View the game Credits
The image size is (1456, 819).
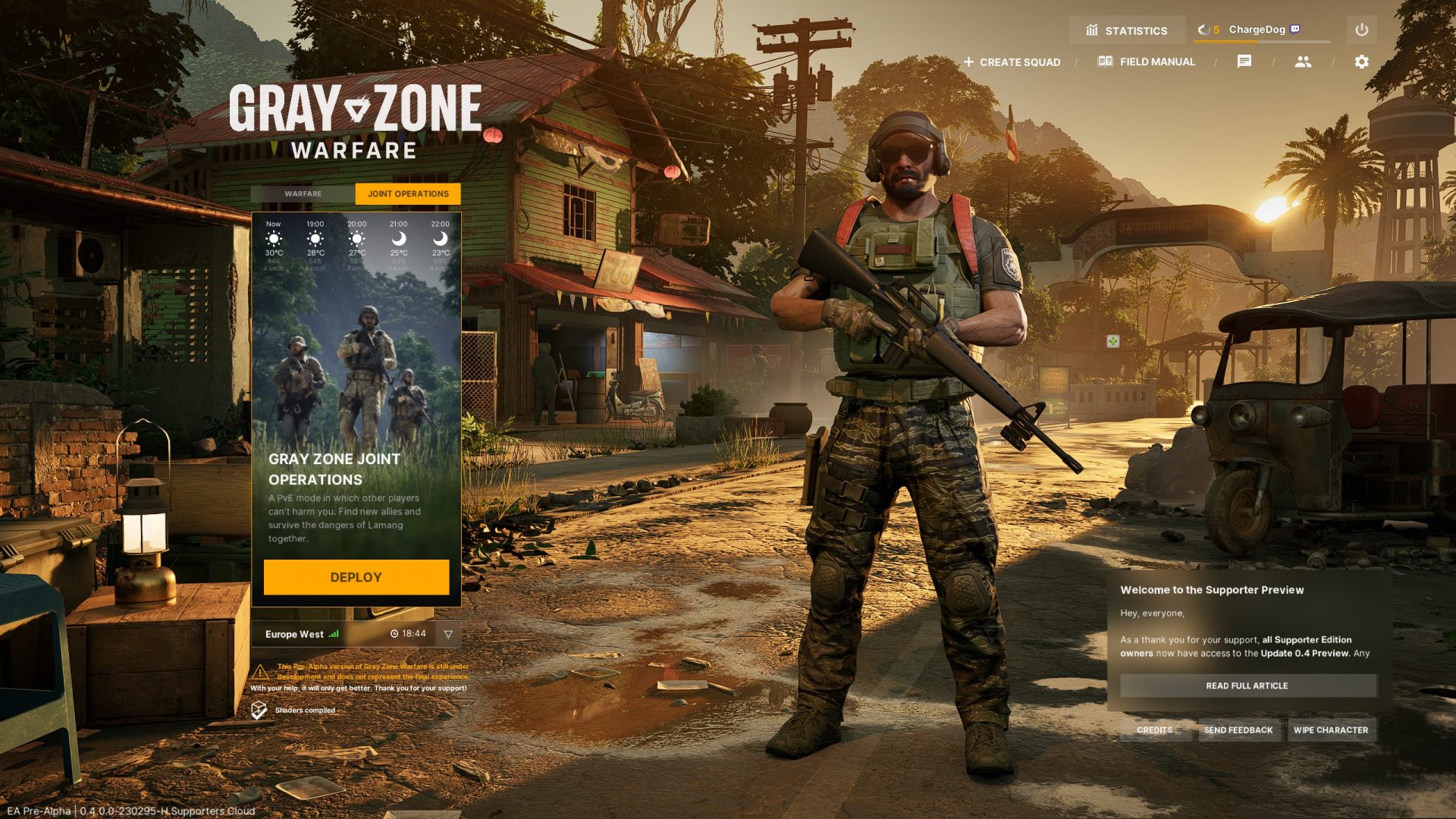pyautogui.click(x=1154, y=730)
